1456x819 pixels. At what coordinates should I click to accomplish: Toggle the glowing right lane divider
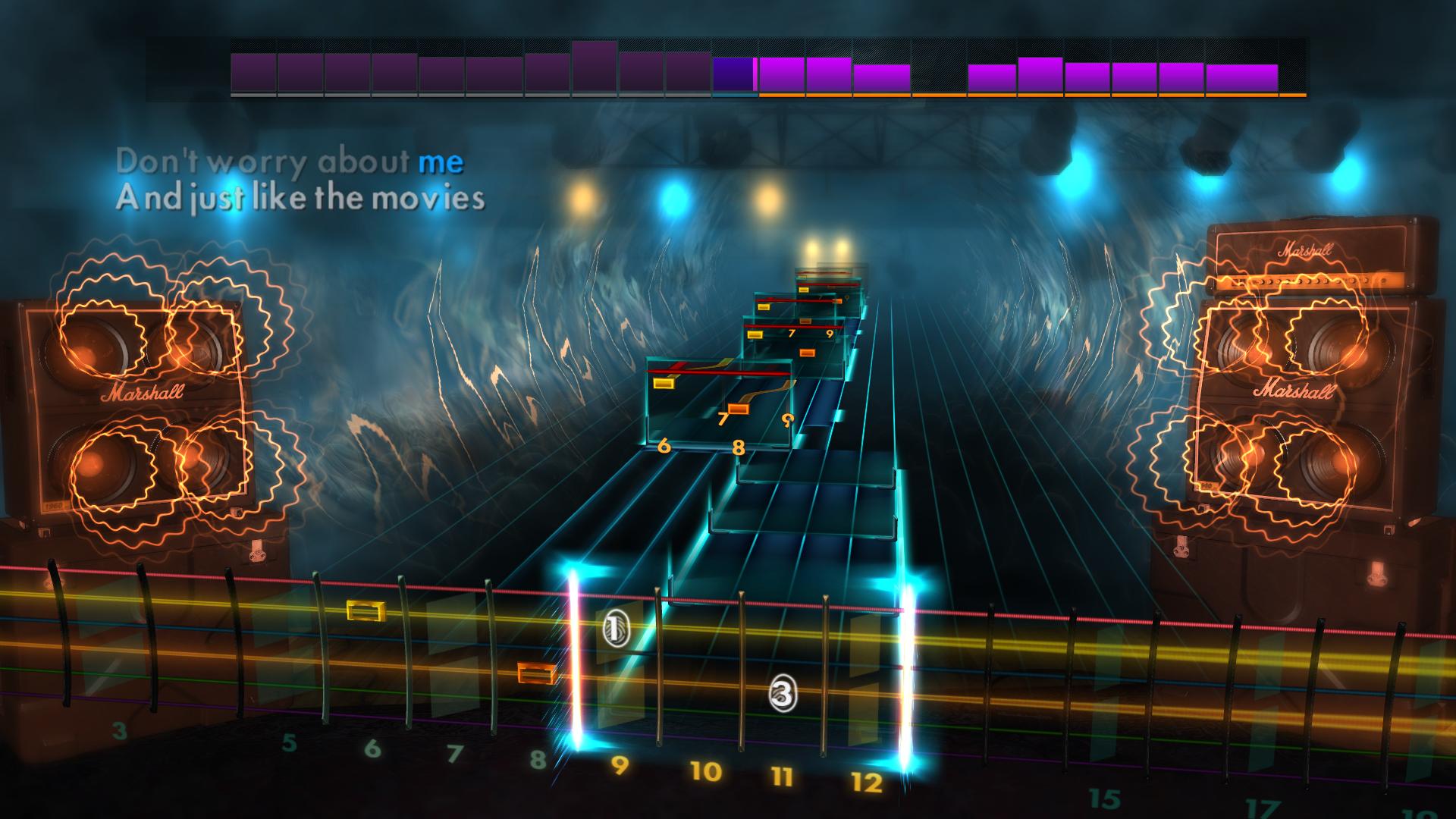pos(908,667)
